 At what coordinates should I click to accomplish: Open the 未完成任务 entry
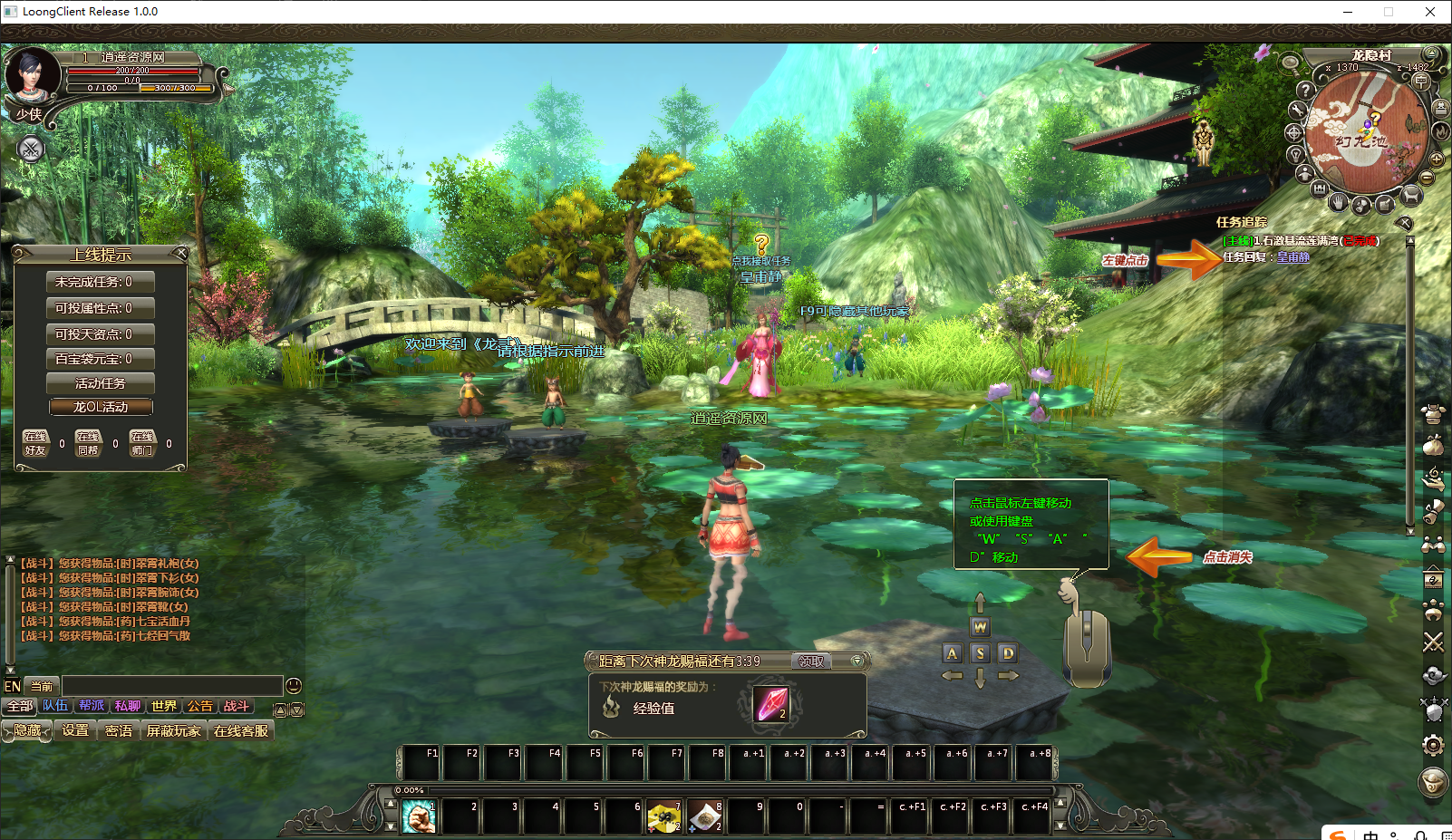(x=101, y=282)
